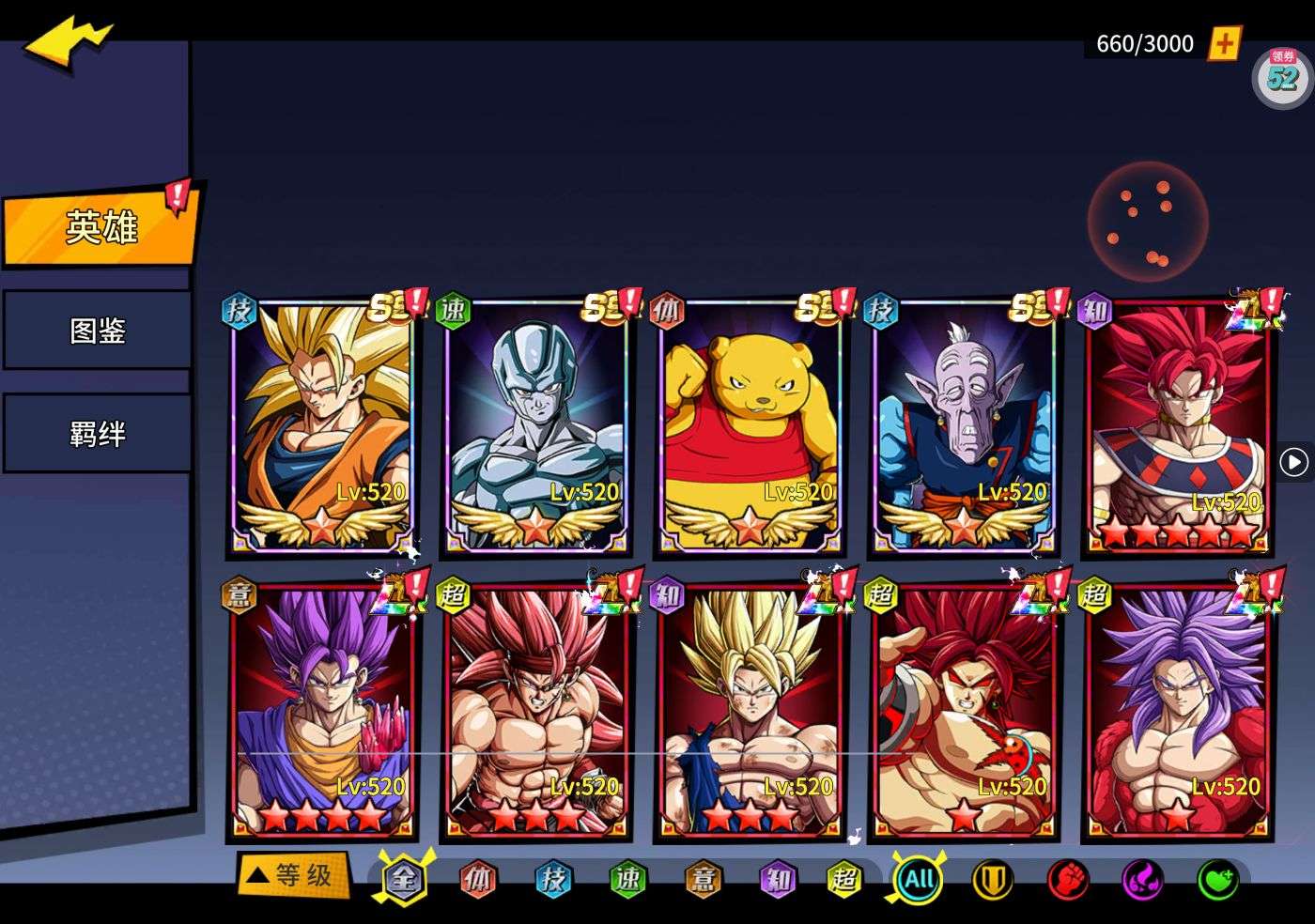Image resolution: width=1315 pixels, height=924 pixels.
Task: Show only red fist attack heroes
Action: (x=1067, y=880)
